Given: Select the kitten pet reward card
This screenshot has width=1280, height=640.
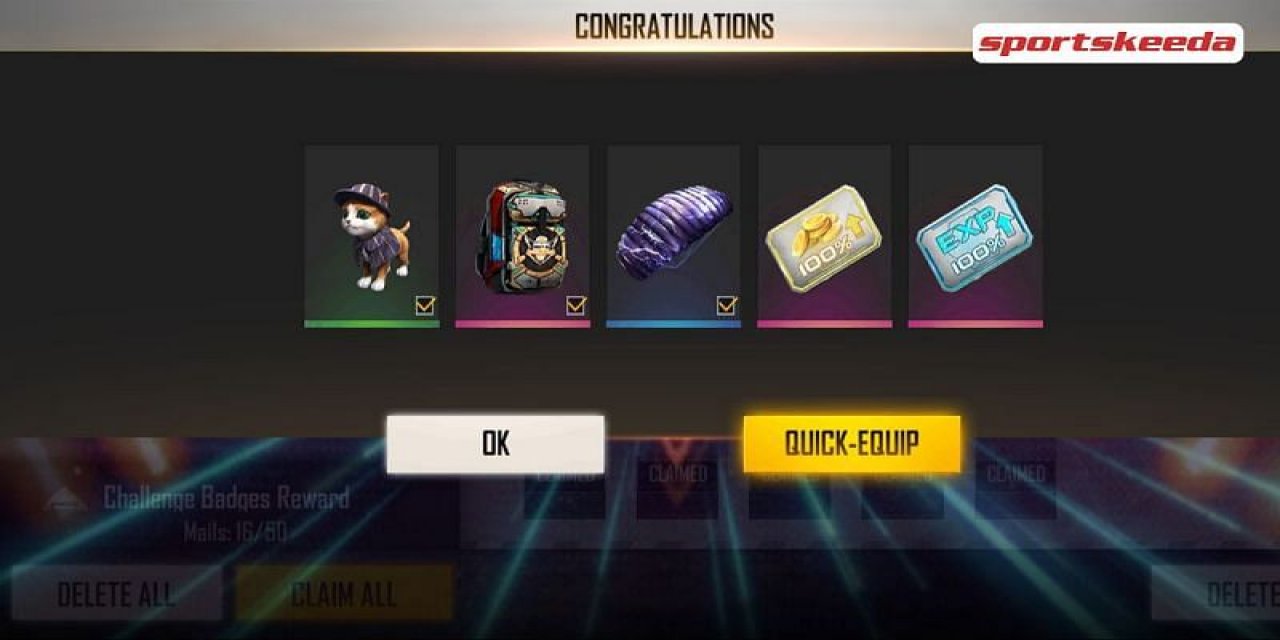Looking at the screenshot, I should click(x=371, y=235).
